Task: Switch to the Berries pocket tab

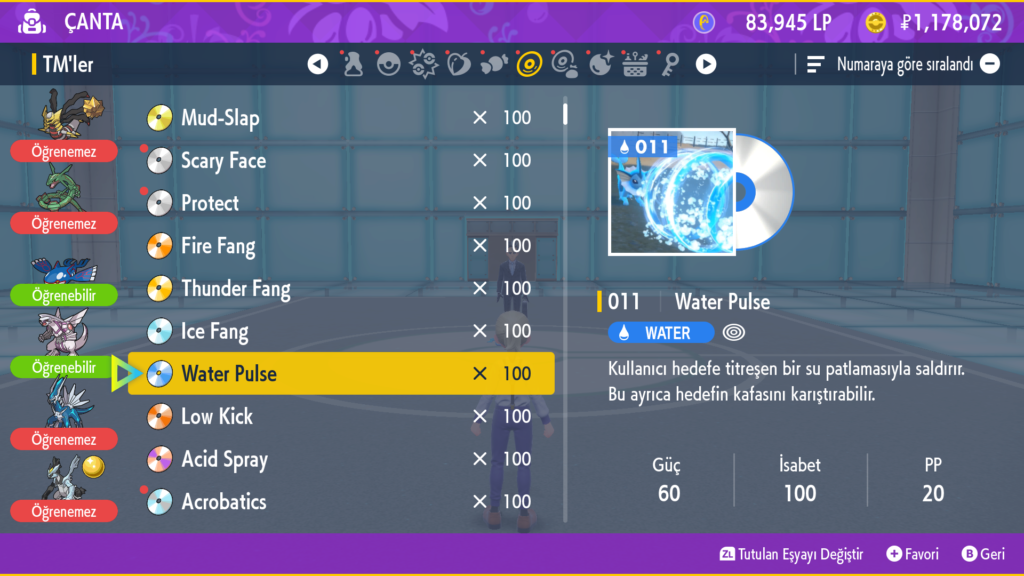Action: tap(458, 65)
